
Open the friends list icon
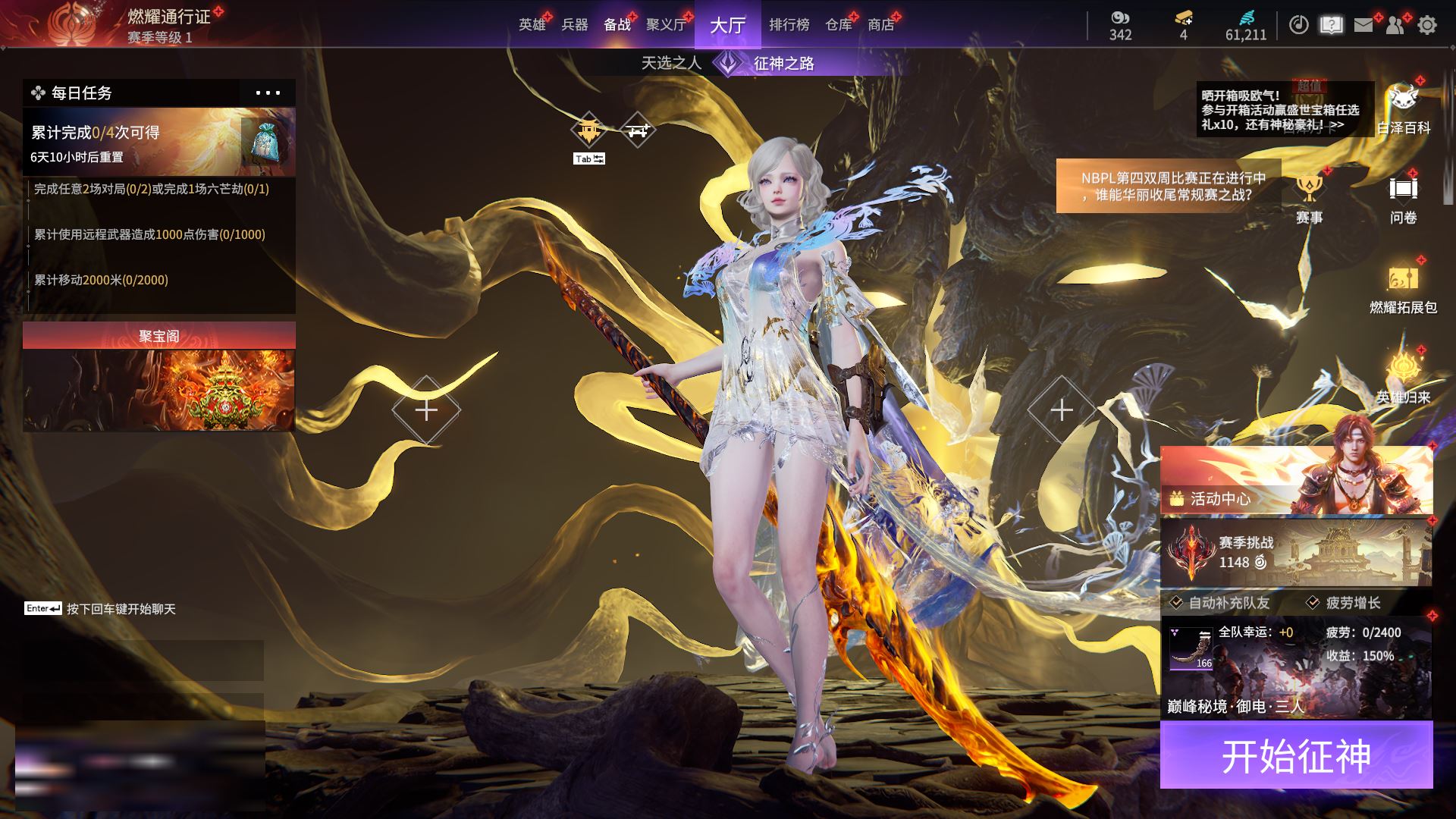[x=1395, y=25]
